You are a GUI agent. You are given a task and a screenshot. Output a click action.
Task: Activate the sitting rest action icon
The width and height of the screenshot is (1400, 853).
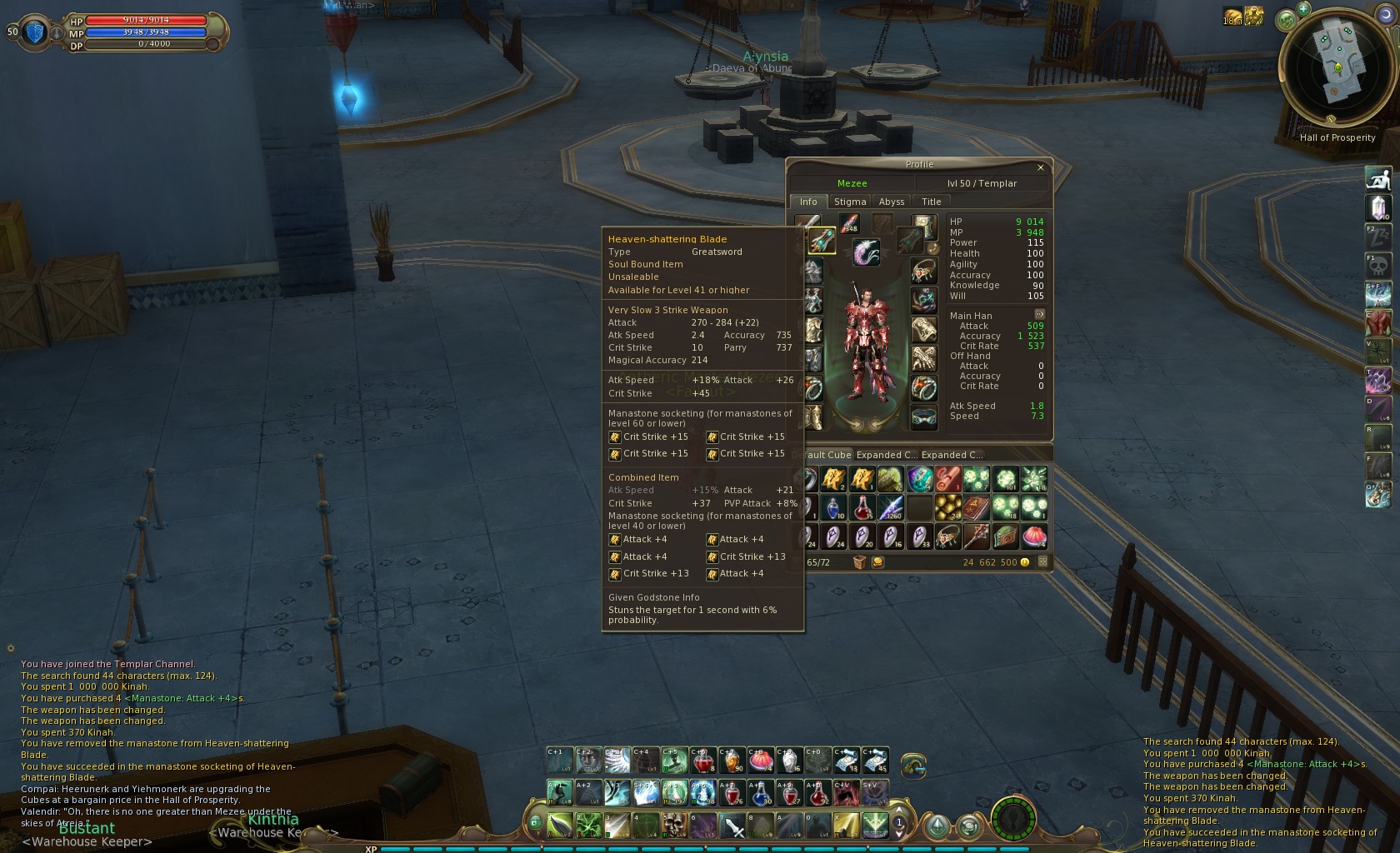tap(1378, 178)
